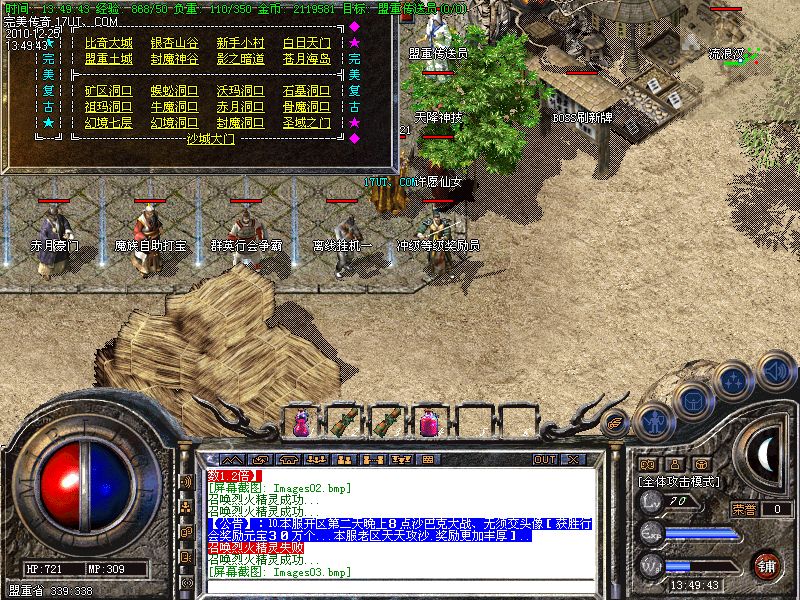Toggle the 全体攻击模式 attack mode label
This screenshot has height=600, width=800.
[680, 482]
